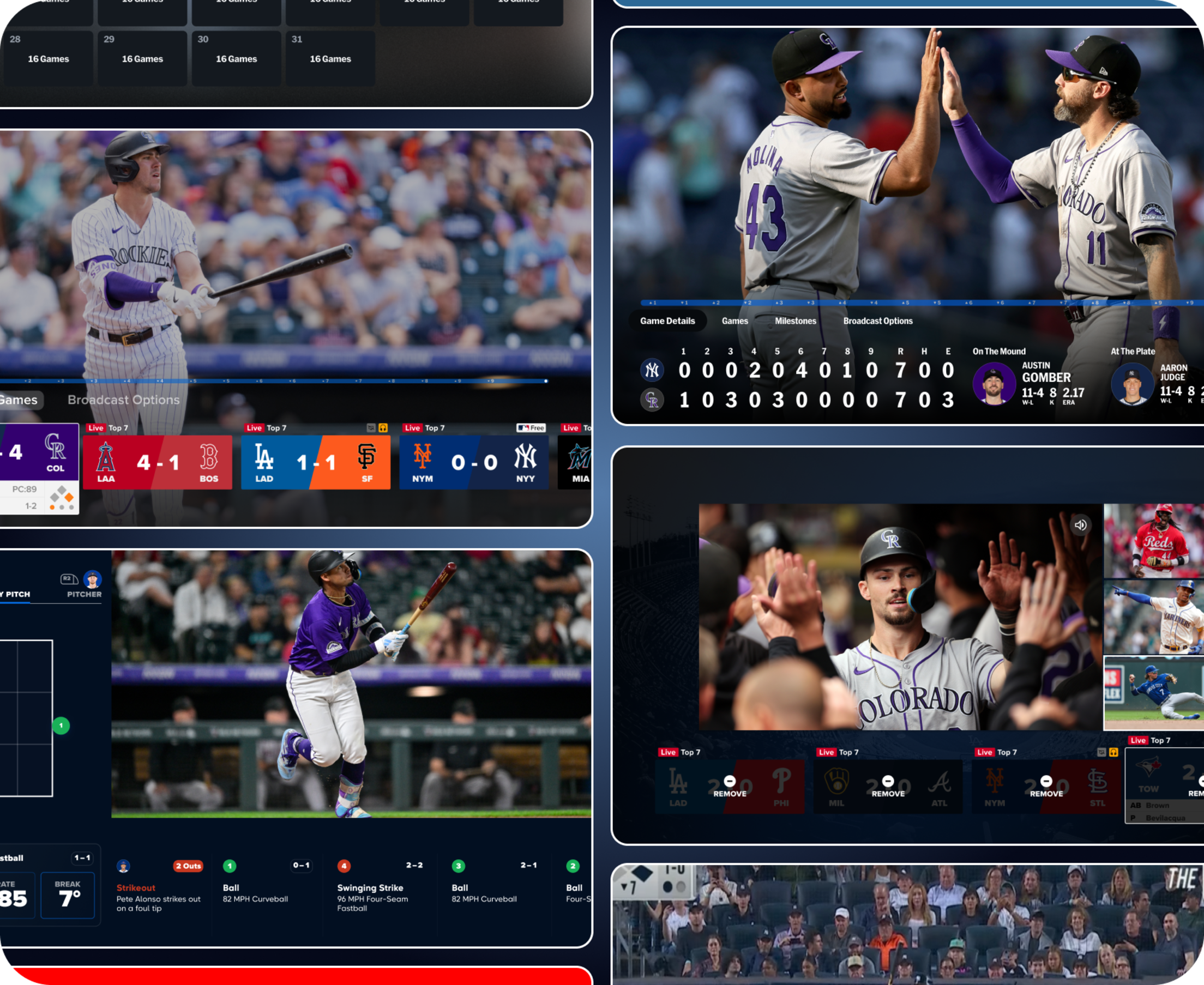The width and height of the screenshot is (1204, 985).
Task: Toggle the speaker icon on the Rockies video
Action: tap(1080, 525)
